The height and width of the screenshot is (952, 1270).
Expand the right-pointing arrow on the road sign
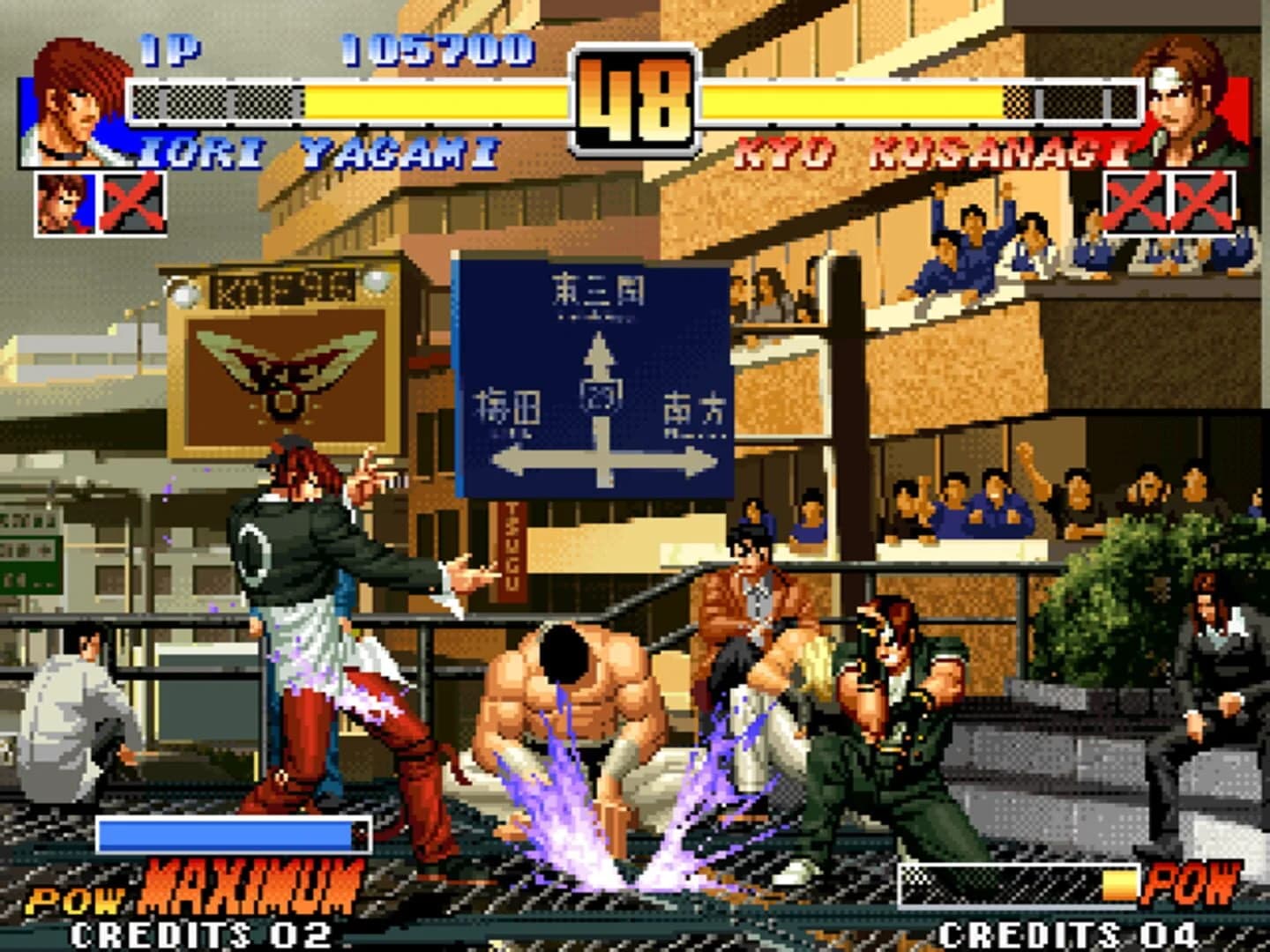point(688,458)
